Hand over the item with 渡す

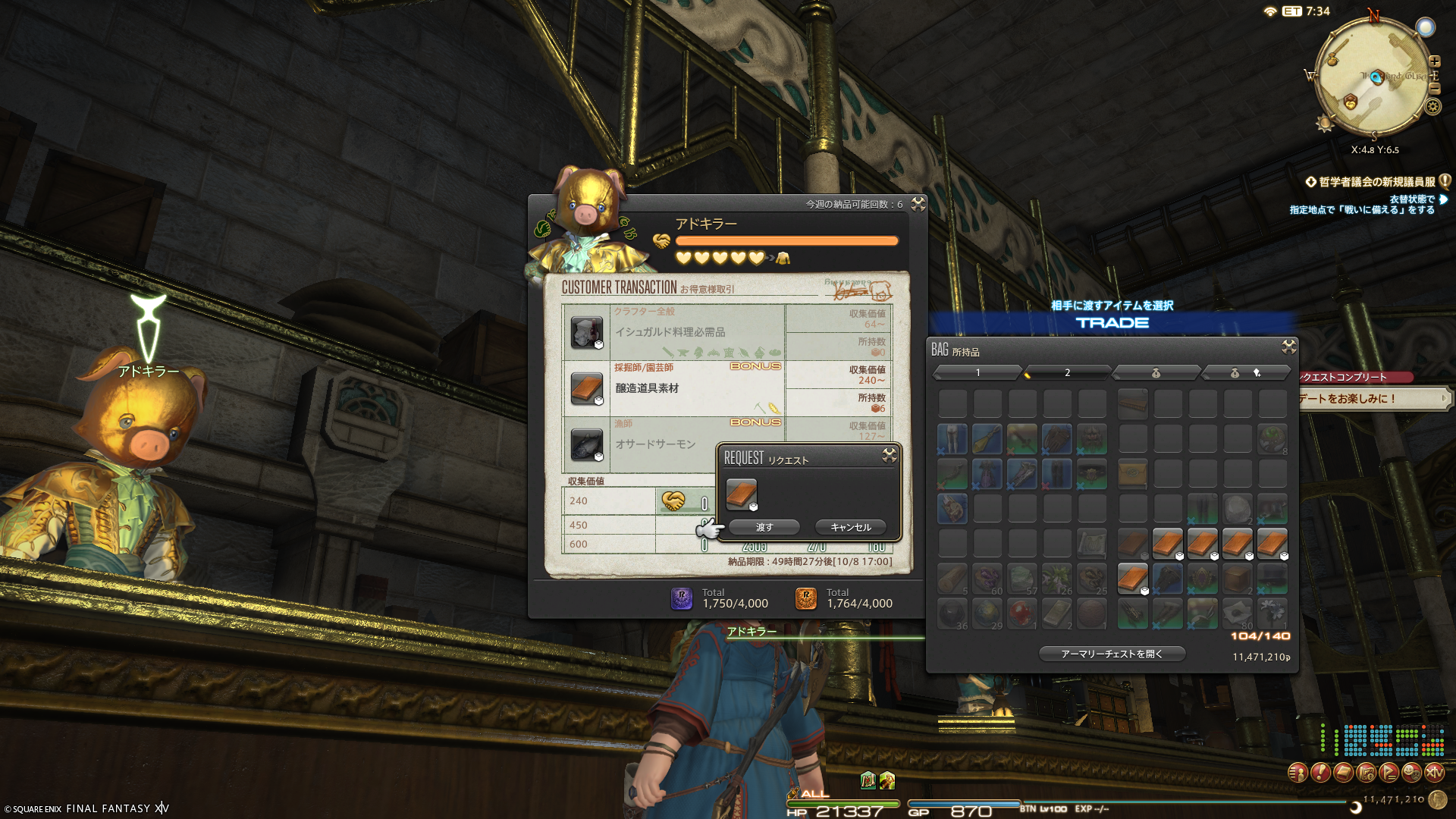tap(764, 527)
